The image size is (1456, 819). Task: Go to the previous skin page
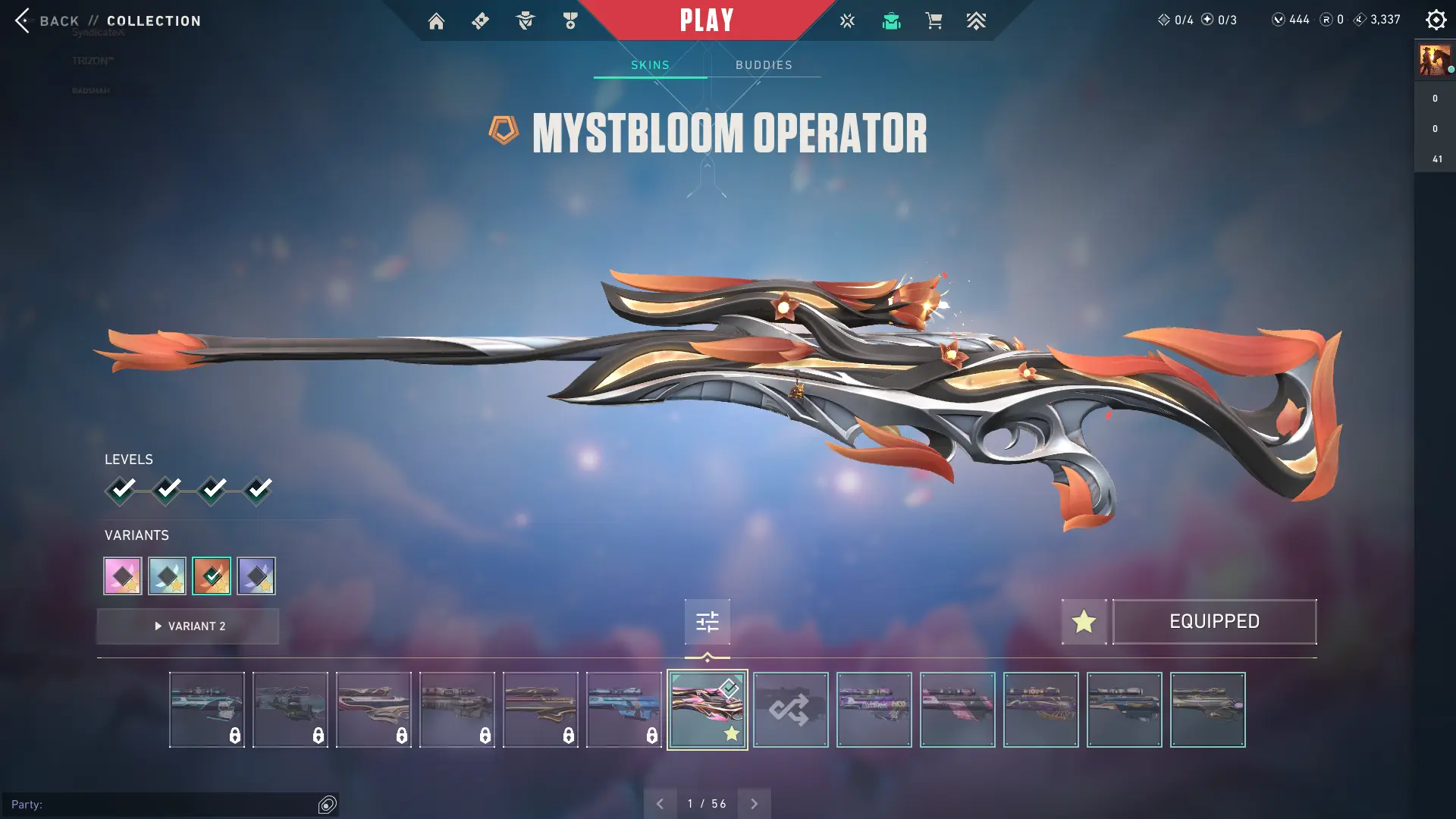point(660,804)
